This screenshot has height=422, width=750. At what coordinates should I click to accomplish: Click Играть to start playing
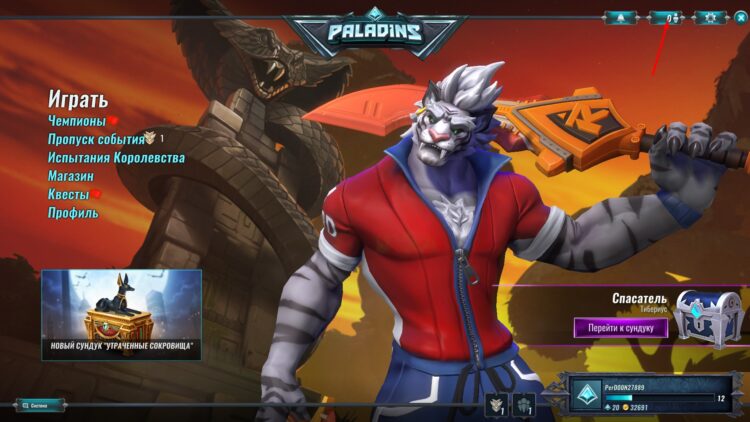(x=78, y=100)
